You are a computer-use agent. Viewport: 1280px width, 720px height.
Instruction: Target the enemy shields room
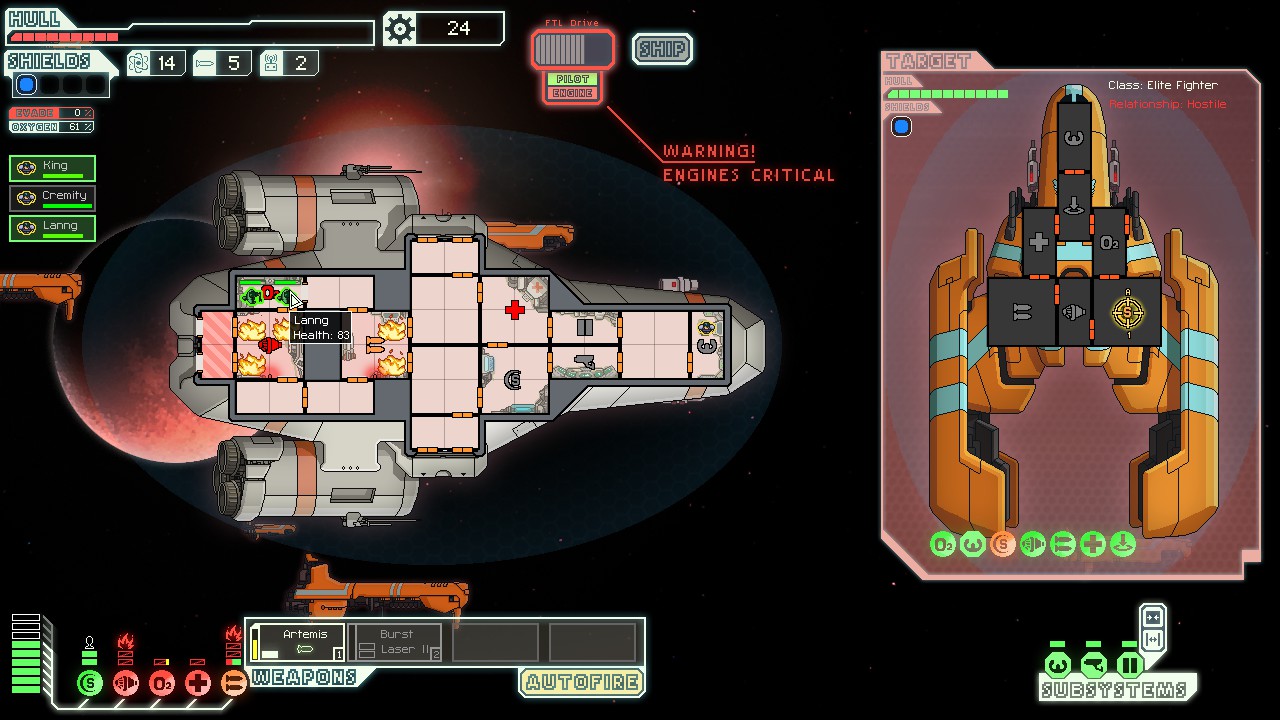click(1128, 312)
